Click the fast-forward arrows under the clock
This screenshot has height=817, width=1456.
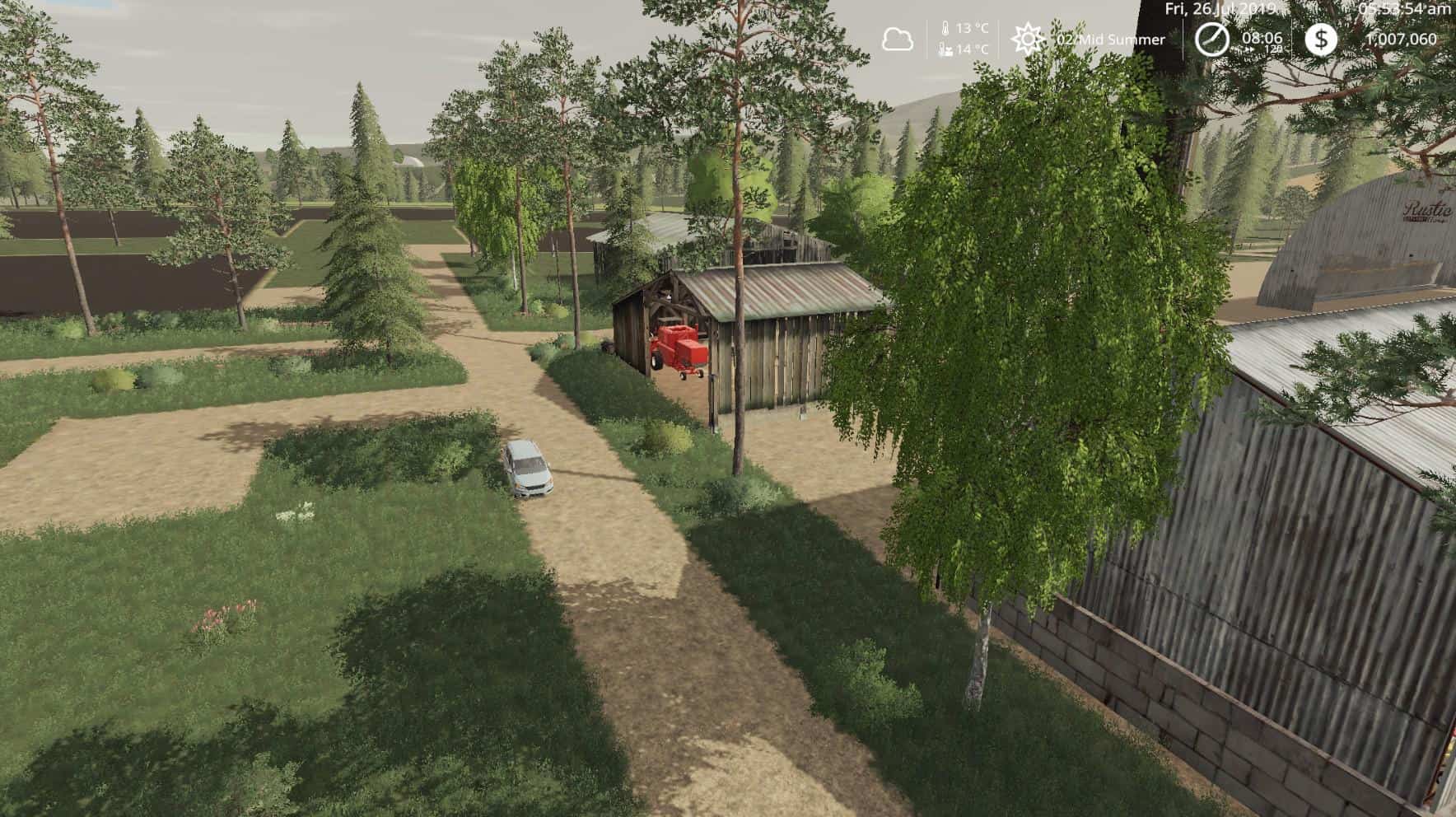tap(1249, 49)
